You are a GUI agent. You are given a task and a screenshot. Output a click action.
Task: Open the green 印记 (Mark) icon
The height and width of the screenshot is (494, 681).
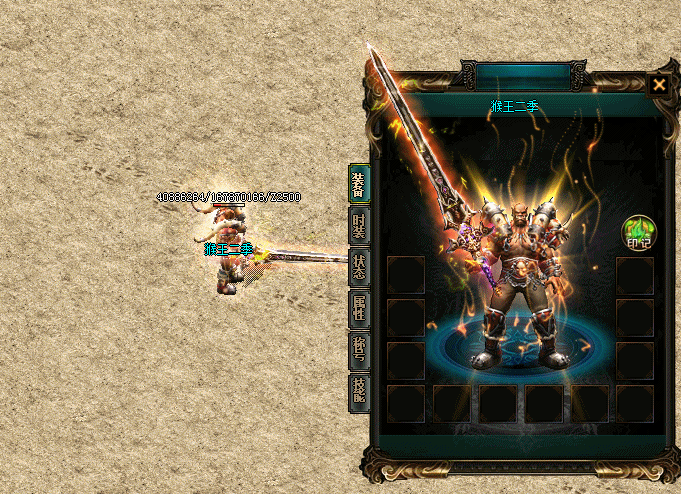tap(638, 233)
